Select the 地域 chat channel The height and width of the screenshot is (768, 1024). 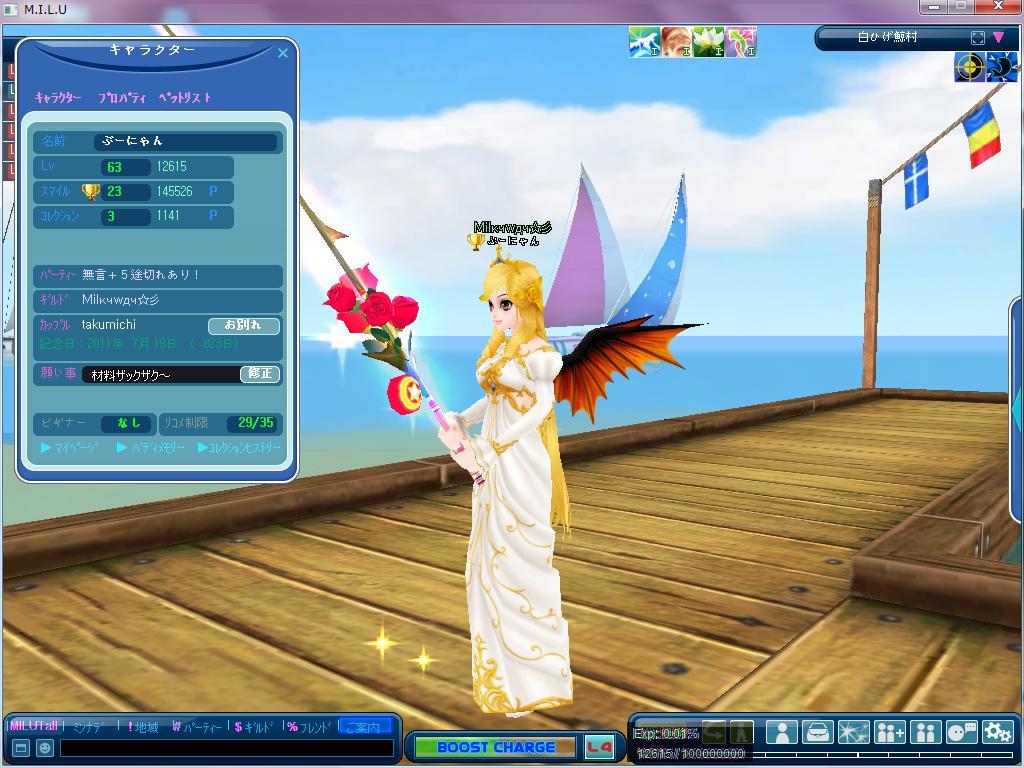143,727
